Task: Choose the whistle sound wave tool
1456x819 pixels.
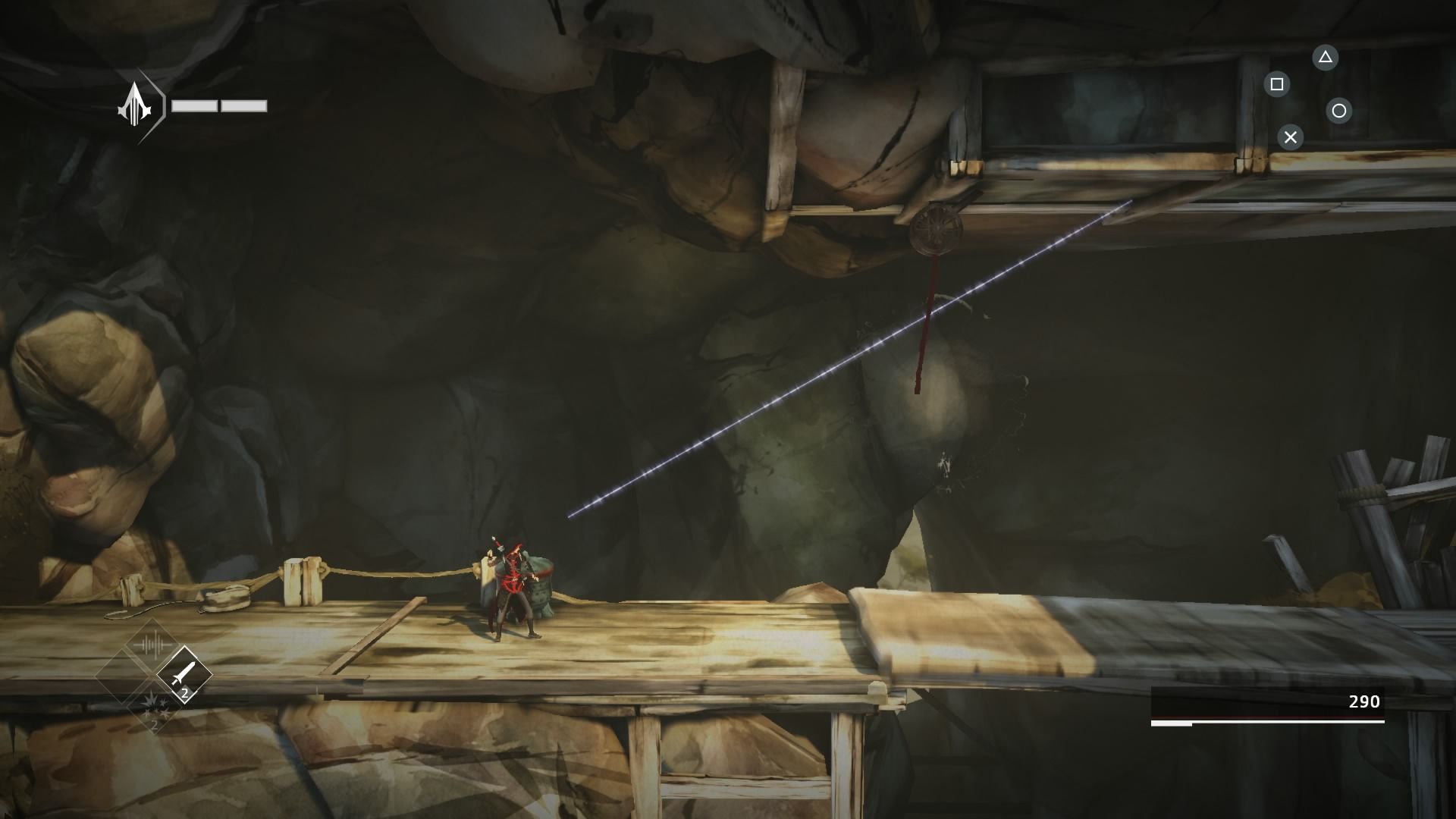Action: pyautogui.click(x=152, y=645)
